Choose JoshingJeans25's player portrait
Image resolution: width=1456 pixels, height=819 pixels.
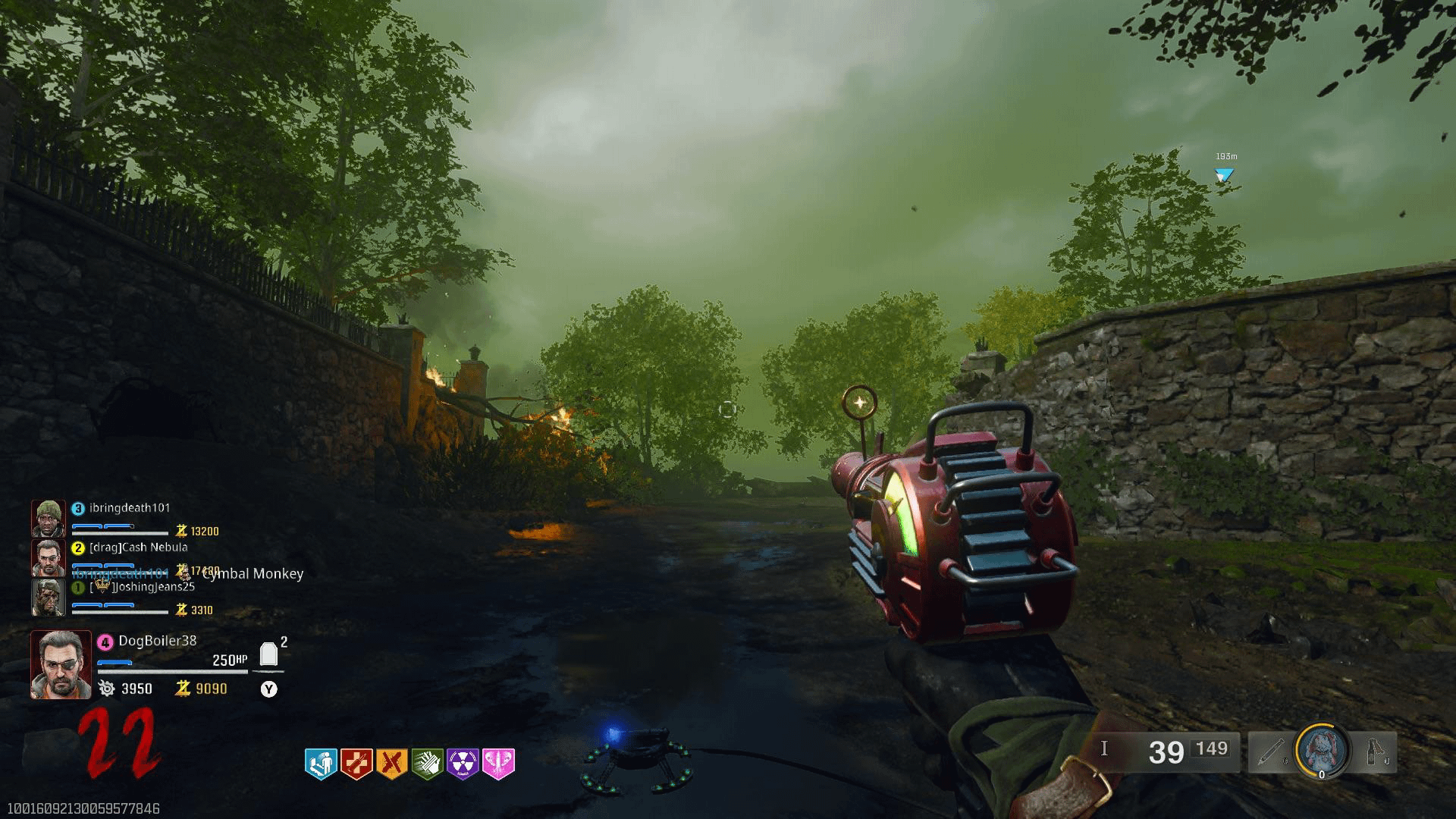(x=49, y=598)
